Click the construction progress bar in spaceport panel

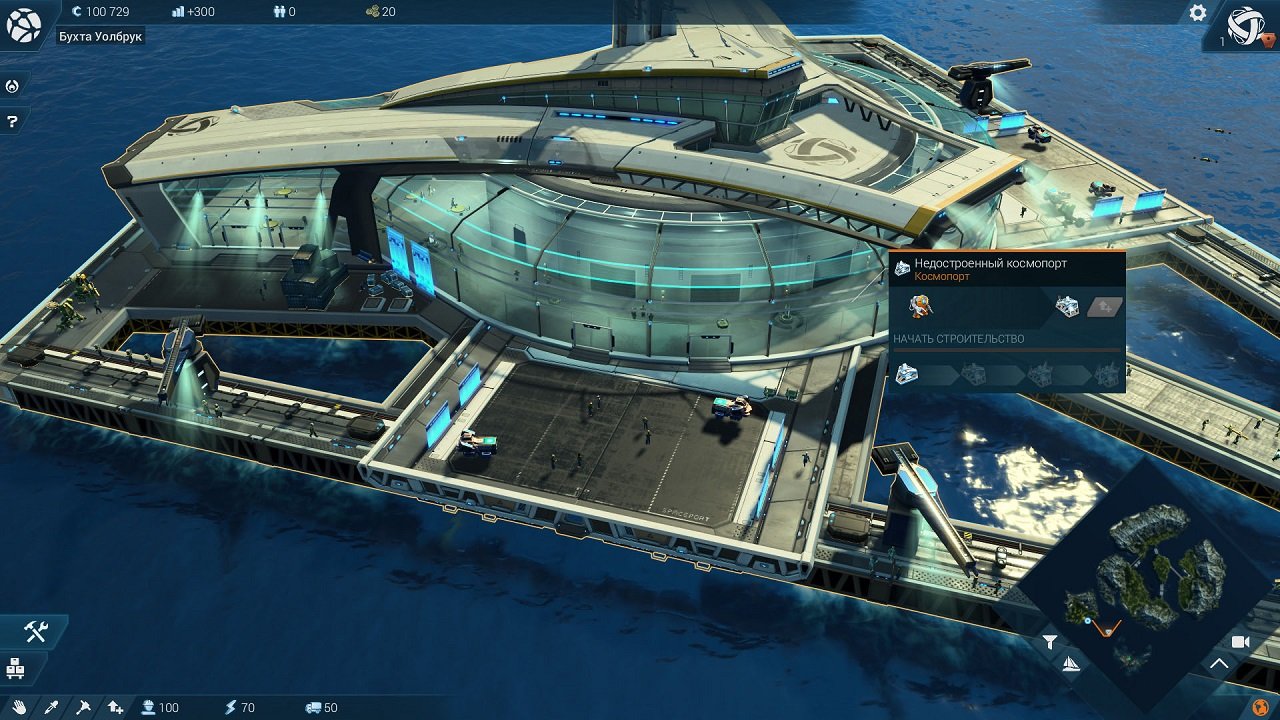pos(1005,350)
